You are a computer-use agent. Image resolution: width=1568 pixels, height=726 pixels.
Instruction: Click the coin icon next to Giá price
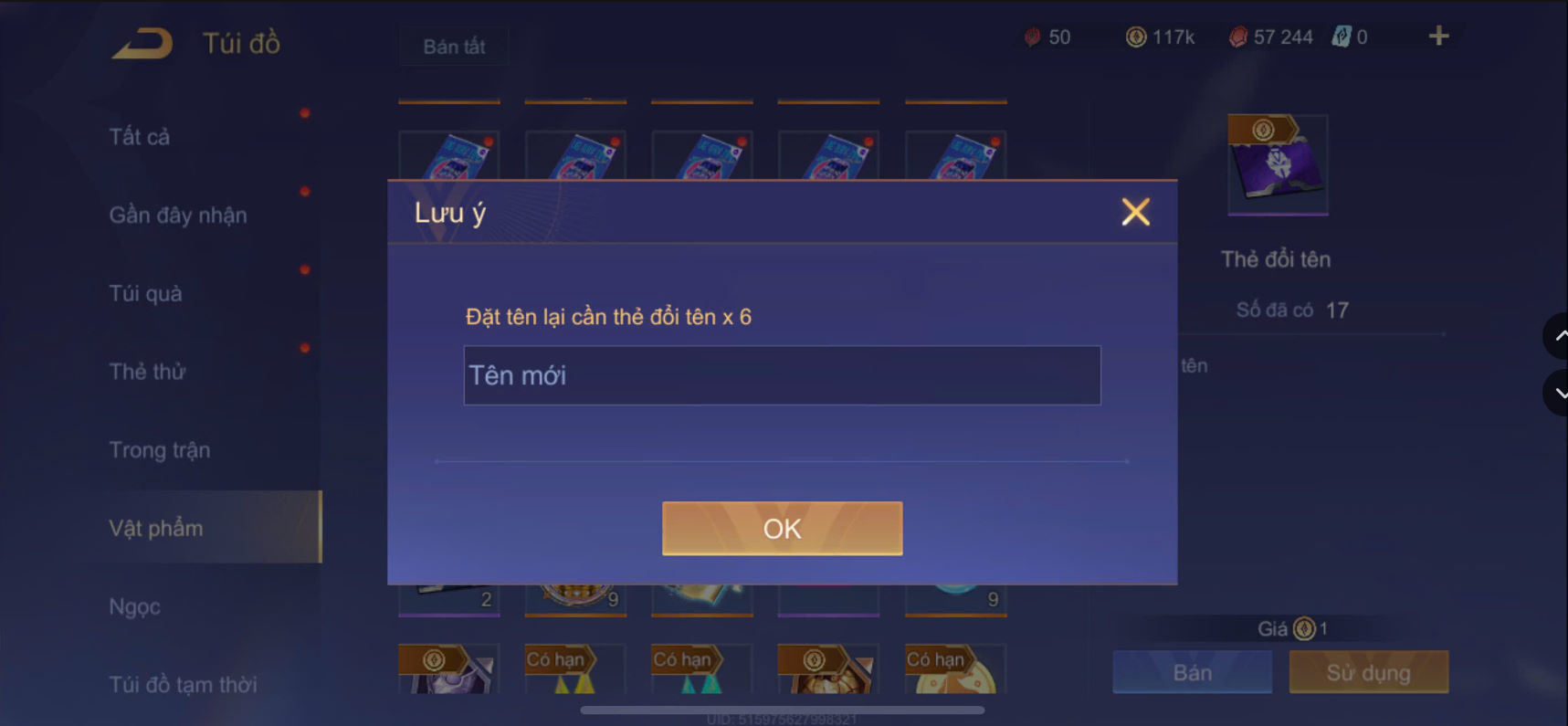(x=1304, y=628)
